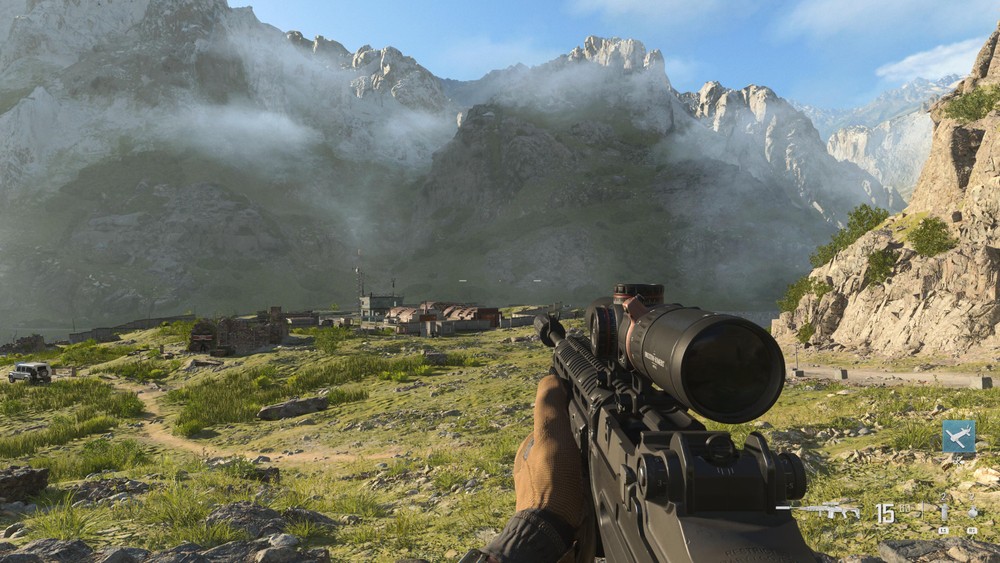Select the round lethal grenade icon
This screenshot has height=563, width=1000.
[972, 512]
